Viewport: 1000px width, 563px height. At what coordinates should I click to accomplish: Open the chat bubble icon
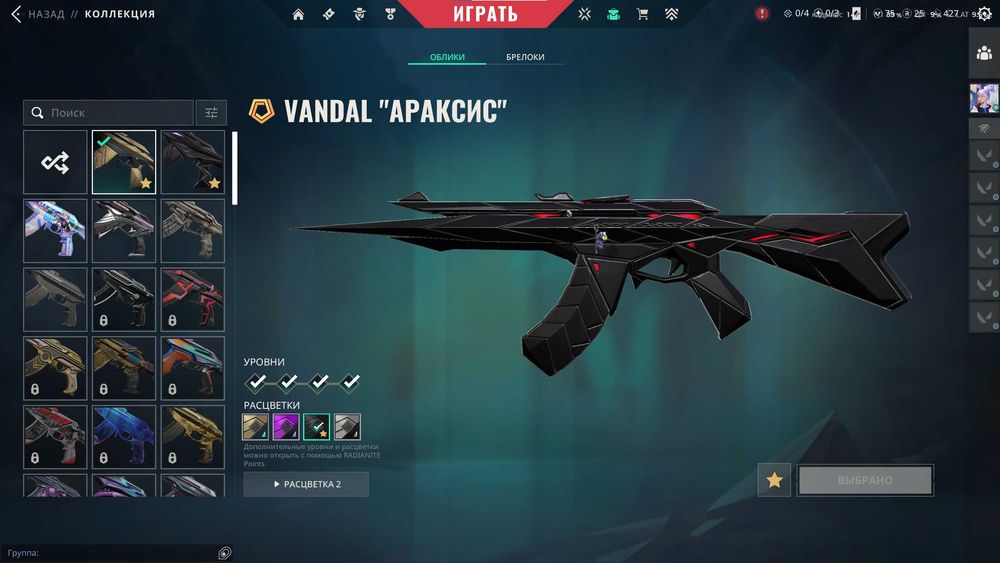tap(225, 553)
